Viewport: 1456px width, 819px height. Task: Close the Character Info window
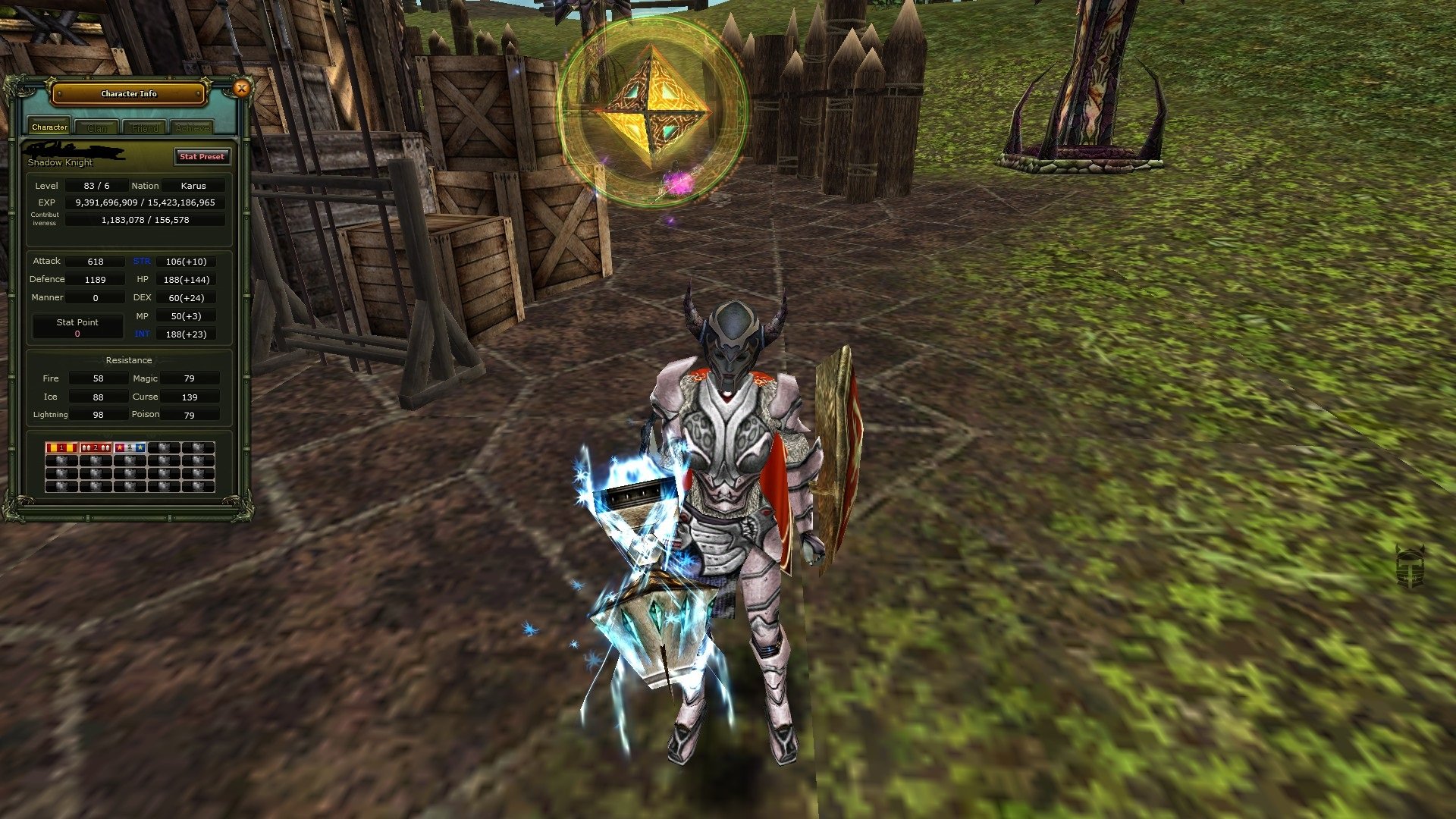click(242, 88)
